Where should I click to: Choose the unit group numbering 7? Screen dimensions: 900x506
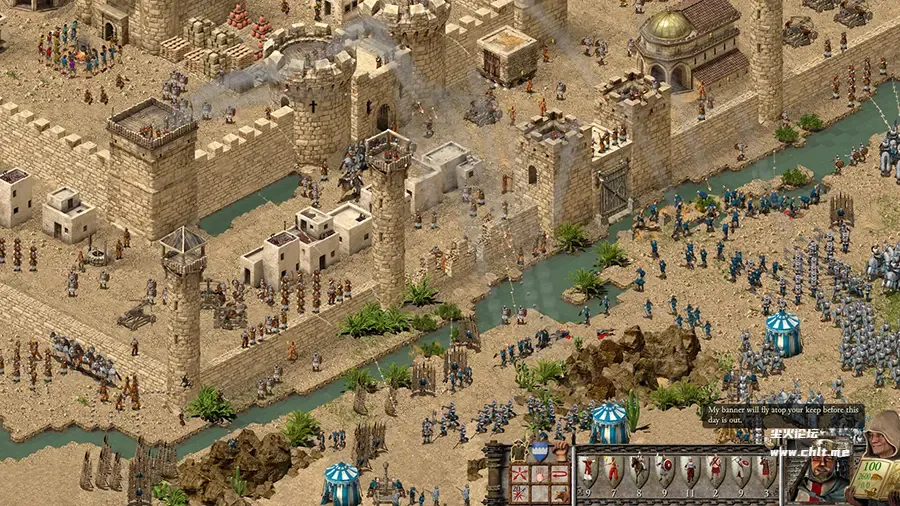(613, 470)
